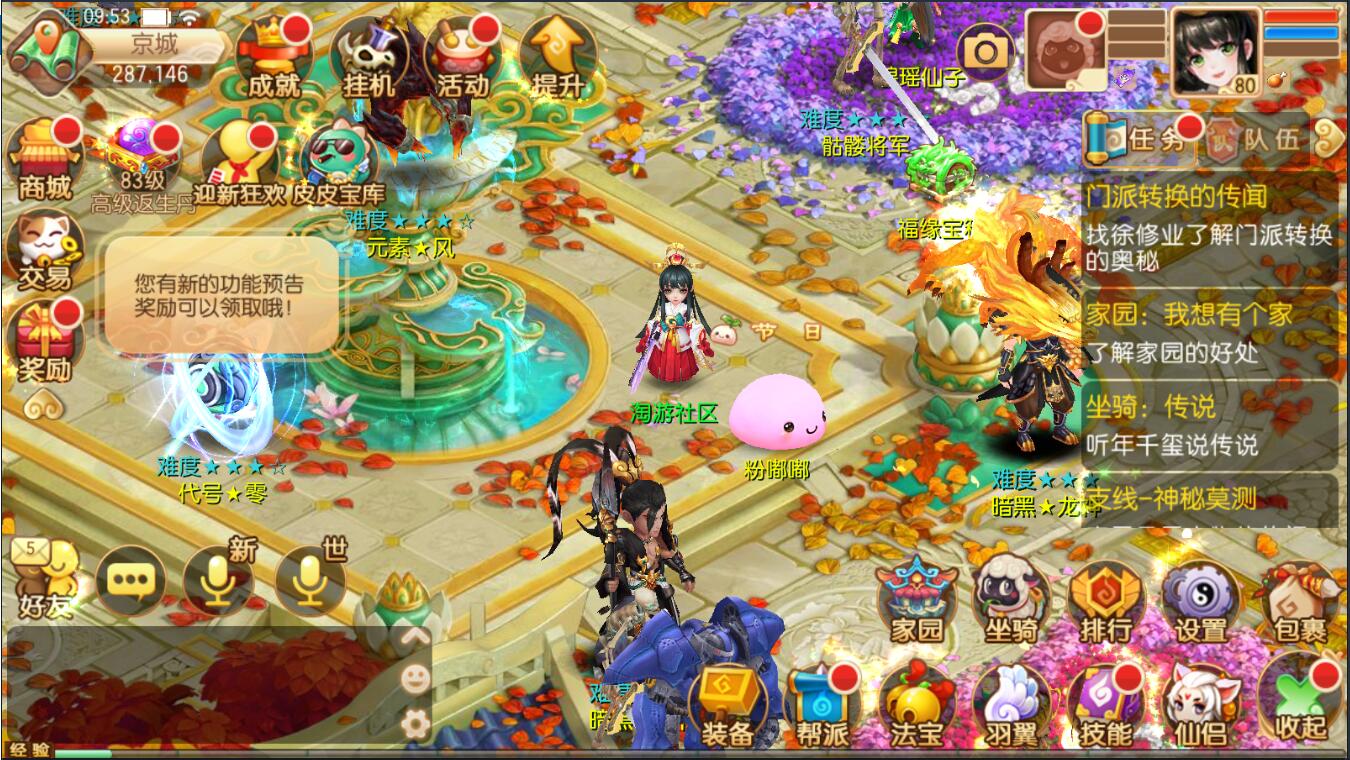Open the 成就 achievements menu
The image size is (1350, 760).
click(x=274, y=58)
